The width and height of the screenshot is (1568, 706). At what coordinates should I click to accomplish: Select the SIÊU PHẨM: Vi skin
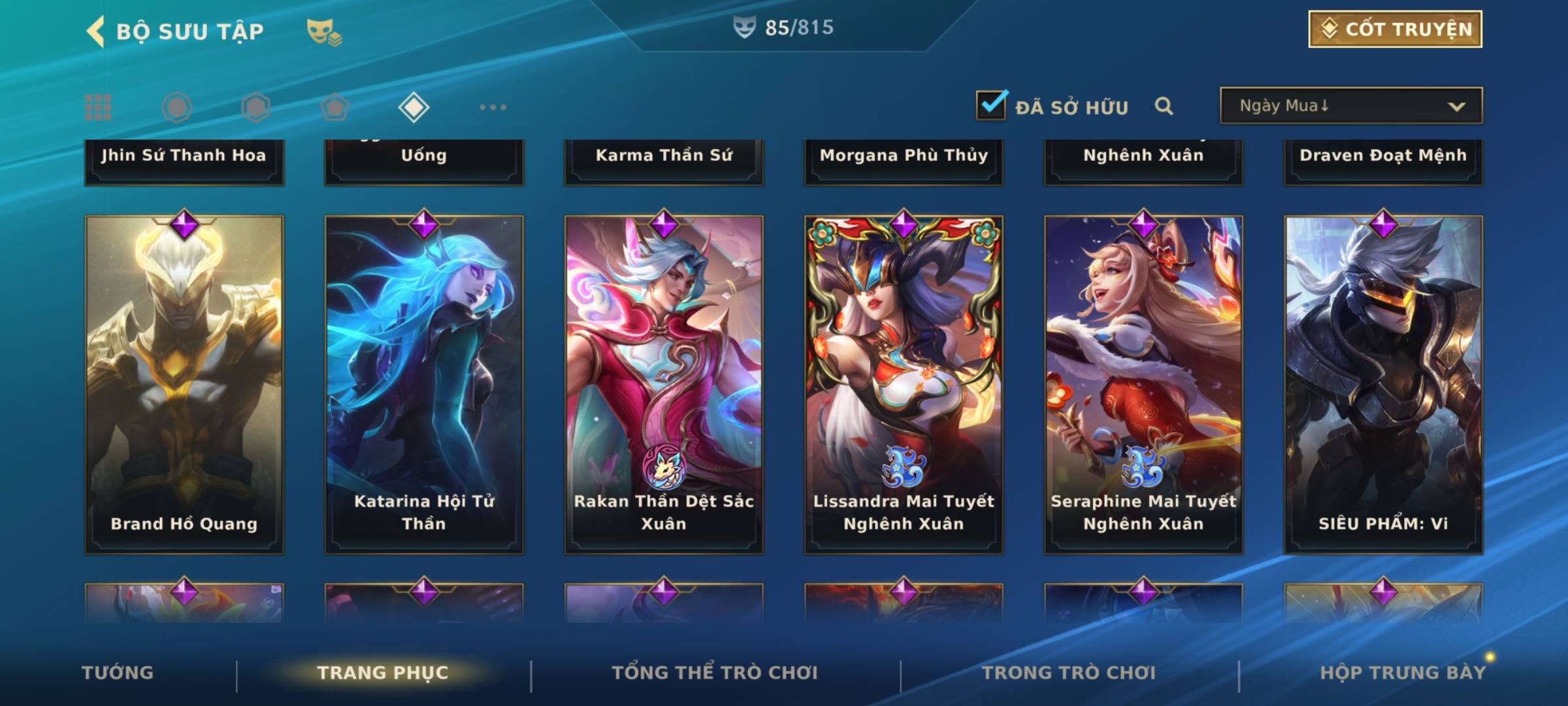pos(1383,384)
